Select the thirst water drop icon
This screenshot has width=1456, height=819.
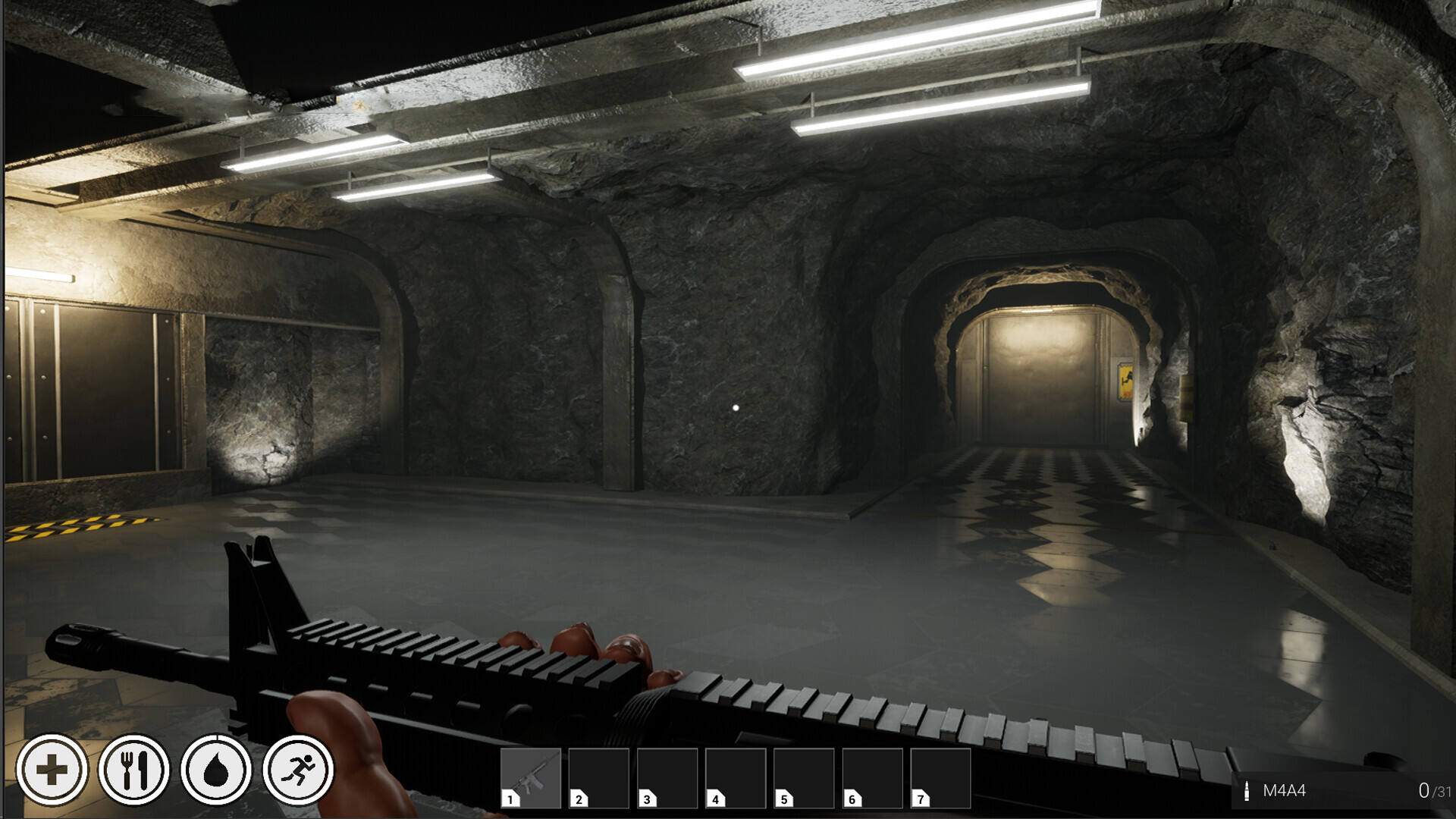[x=216, y=770]
